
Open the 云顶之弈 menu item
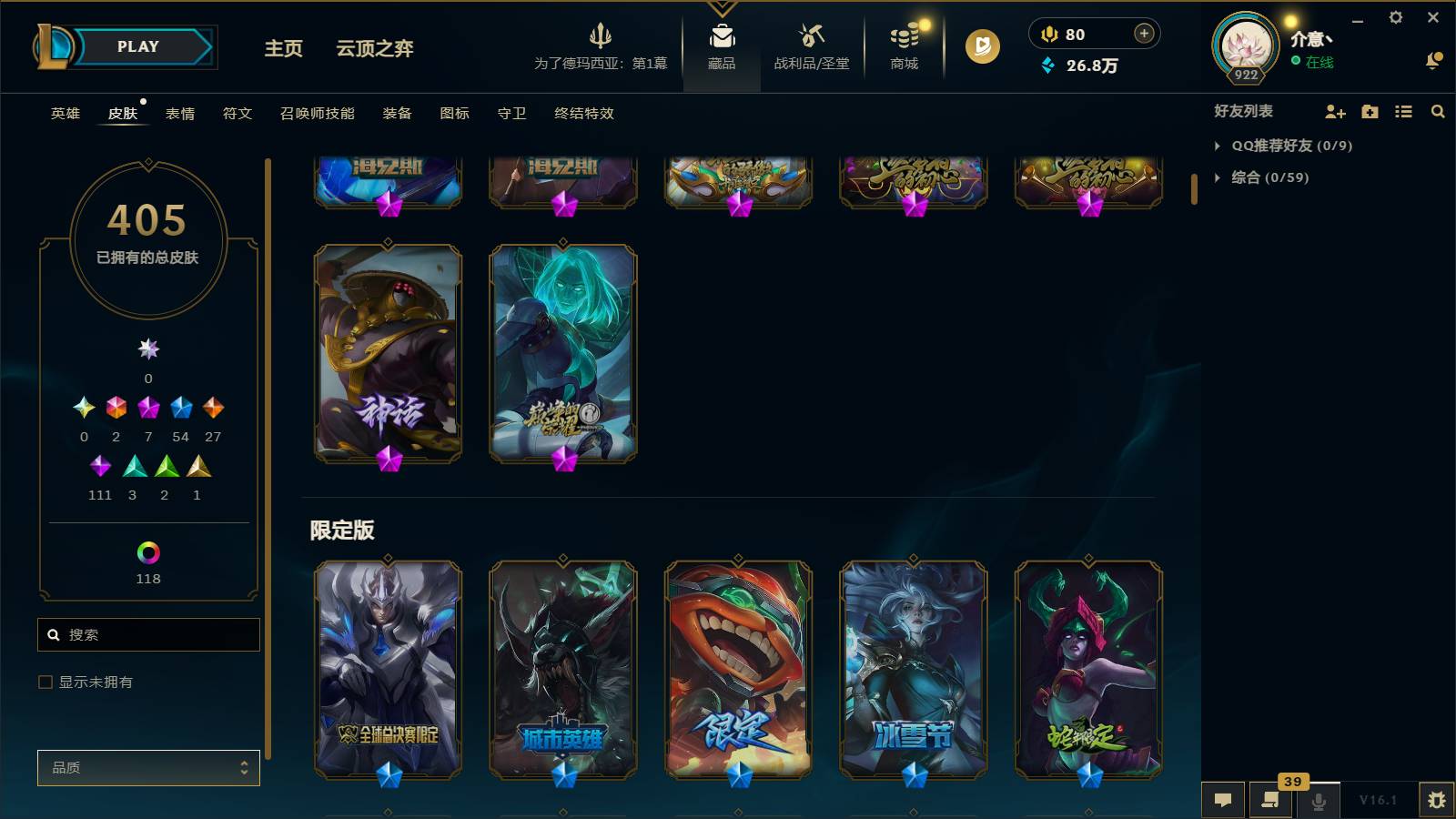click(375, 50)
